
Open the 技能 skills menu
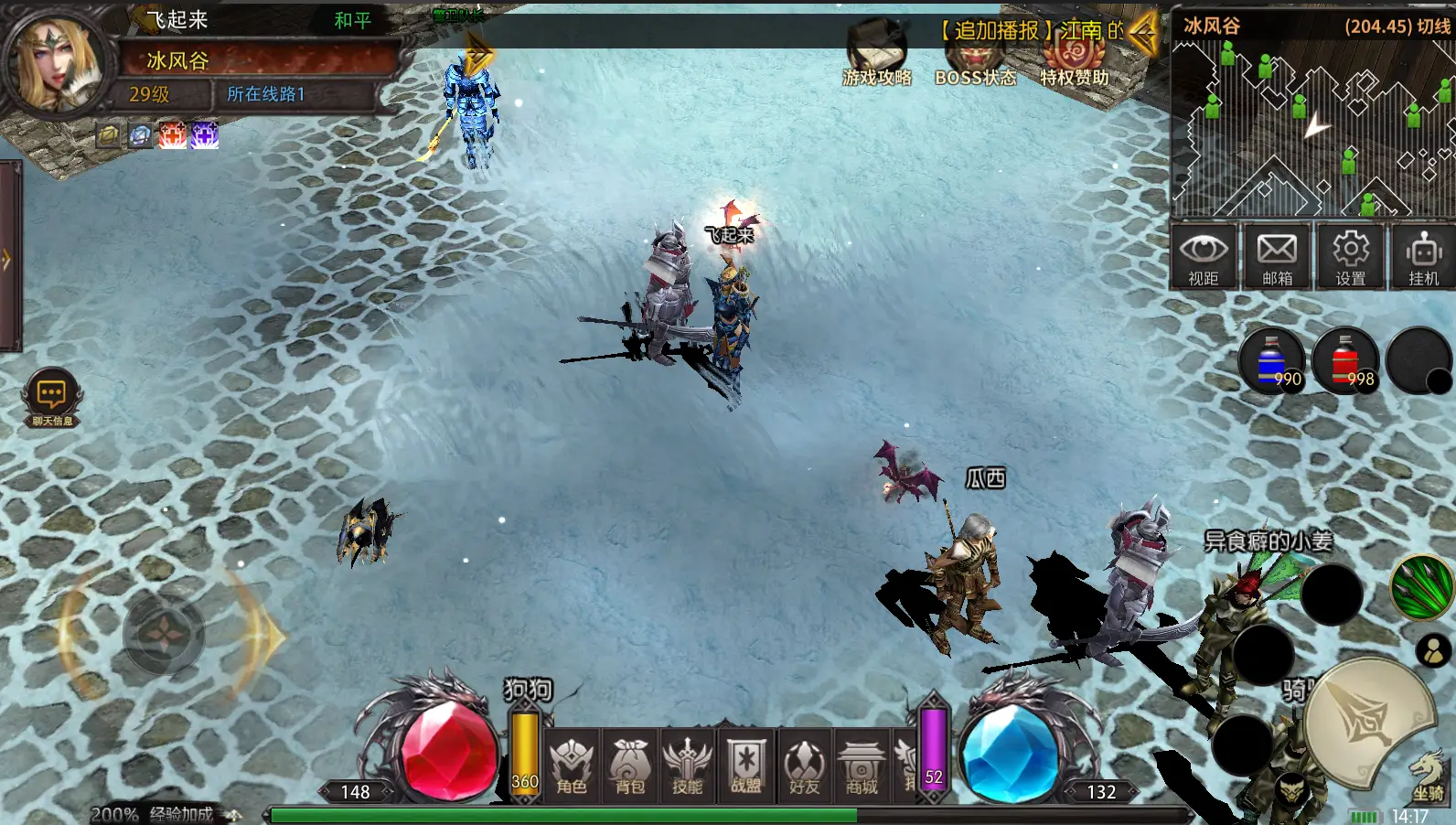[x=687, y=766]
